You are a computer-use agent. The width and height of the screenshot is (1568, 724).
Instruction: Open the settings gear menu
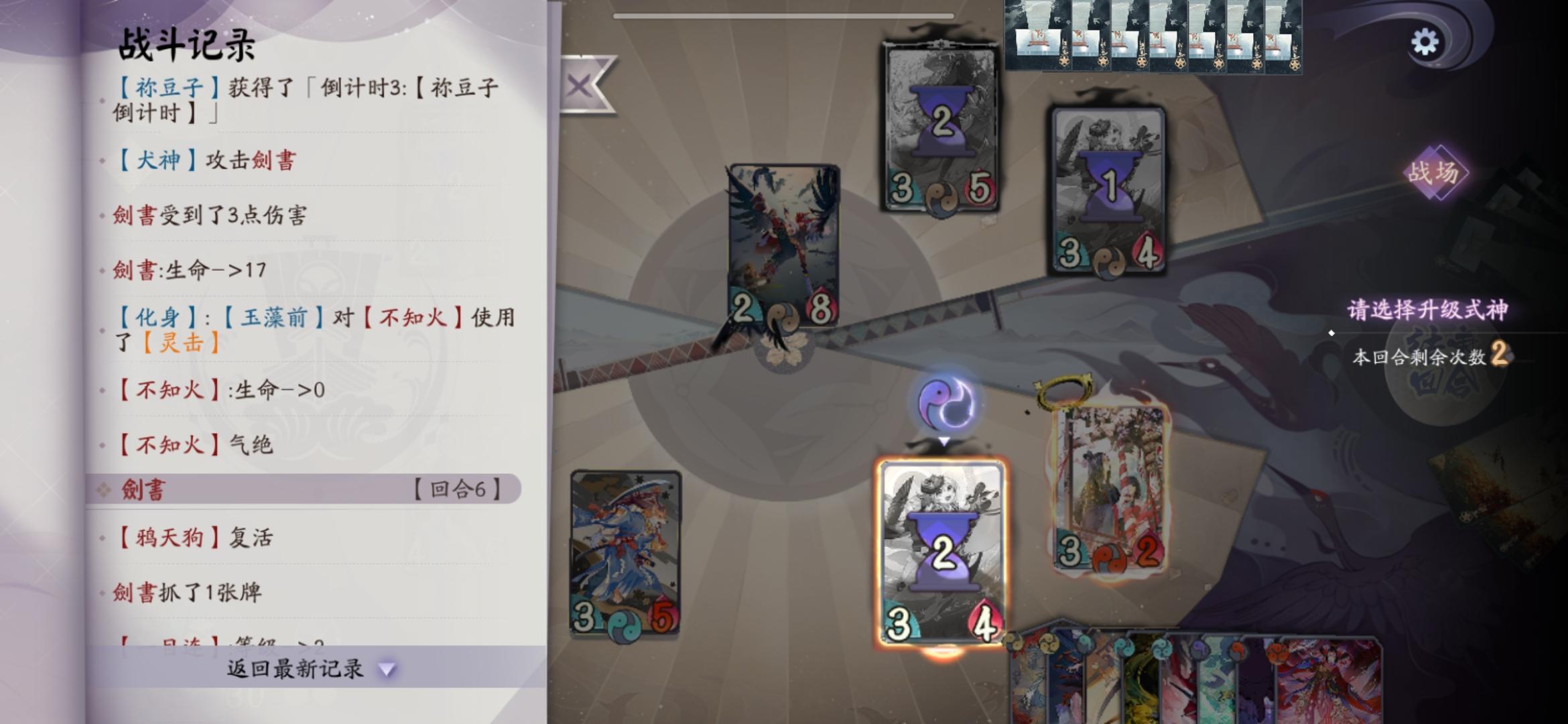[1426, 40]
